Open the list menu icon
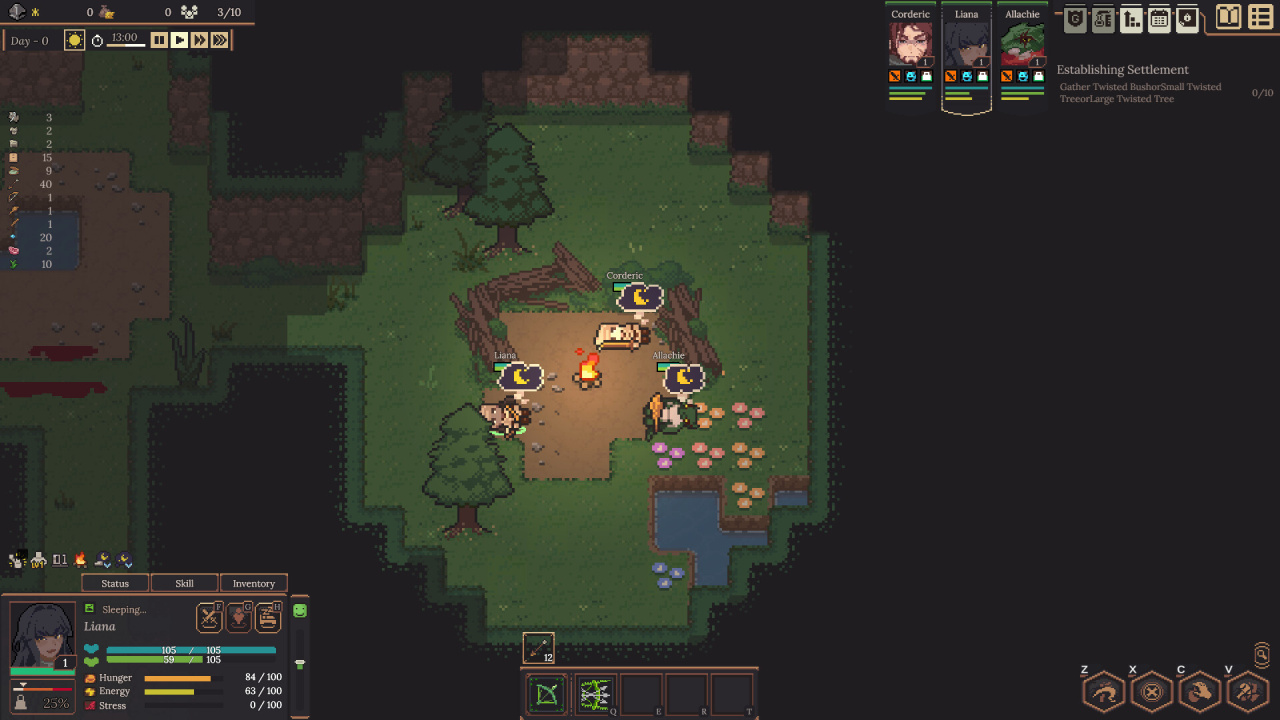The width and height of the screenshot is (1280, 720). click(1260, 18)
